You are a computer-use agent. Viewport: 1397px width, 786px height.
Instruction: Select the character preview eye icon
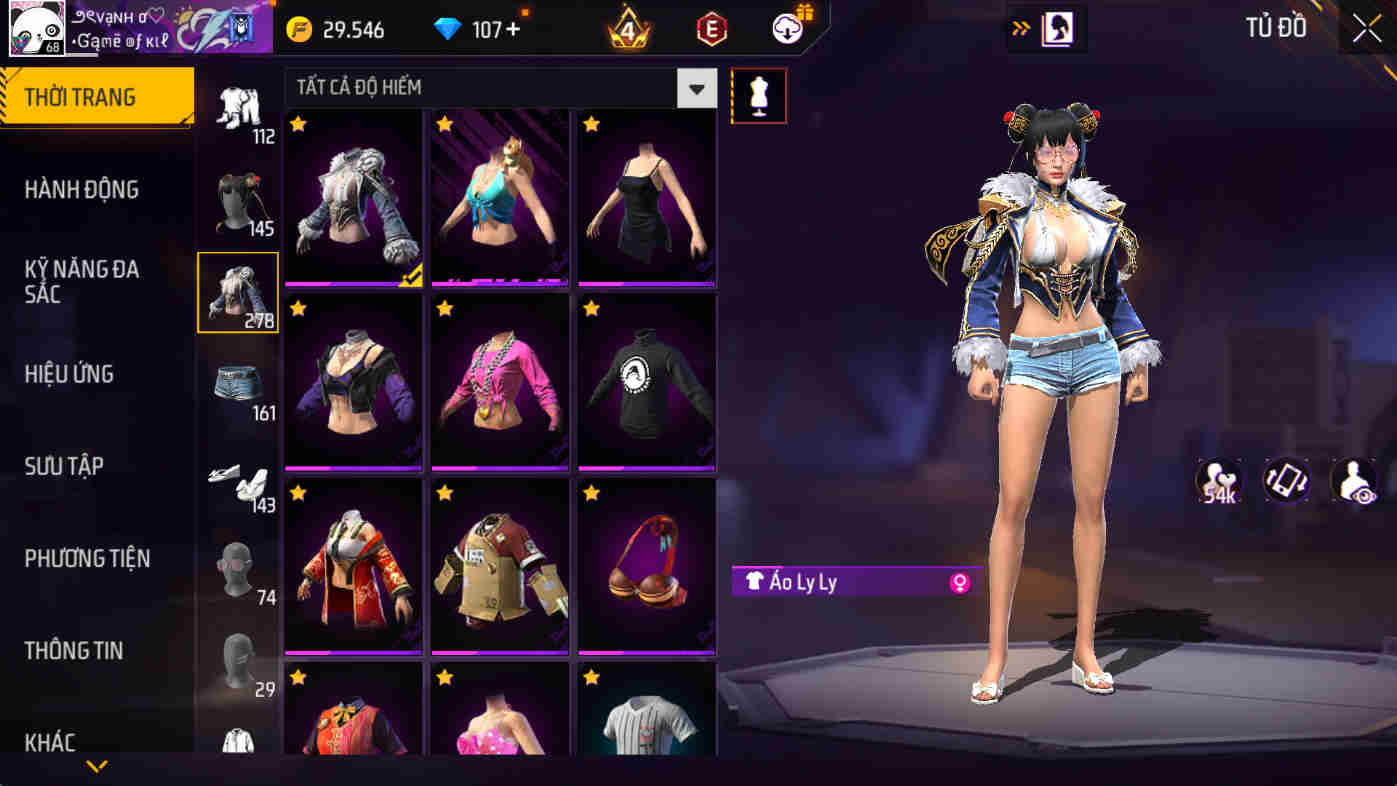coord(1352,481)
